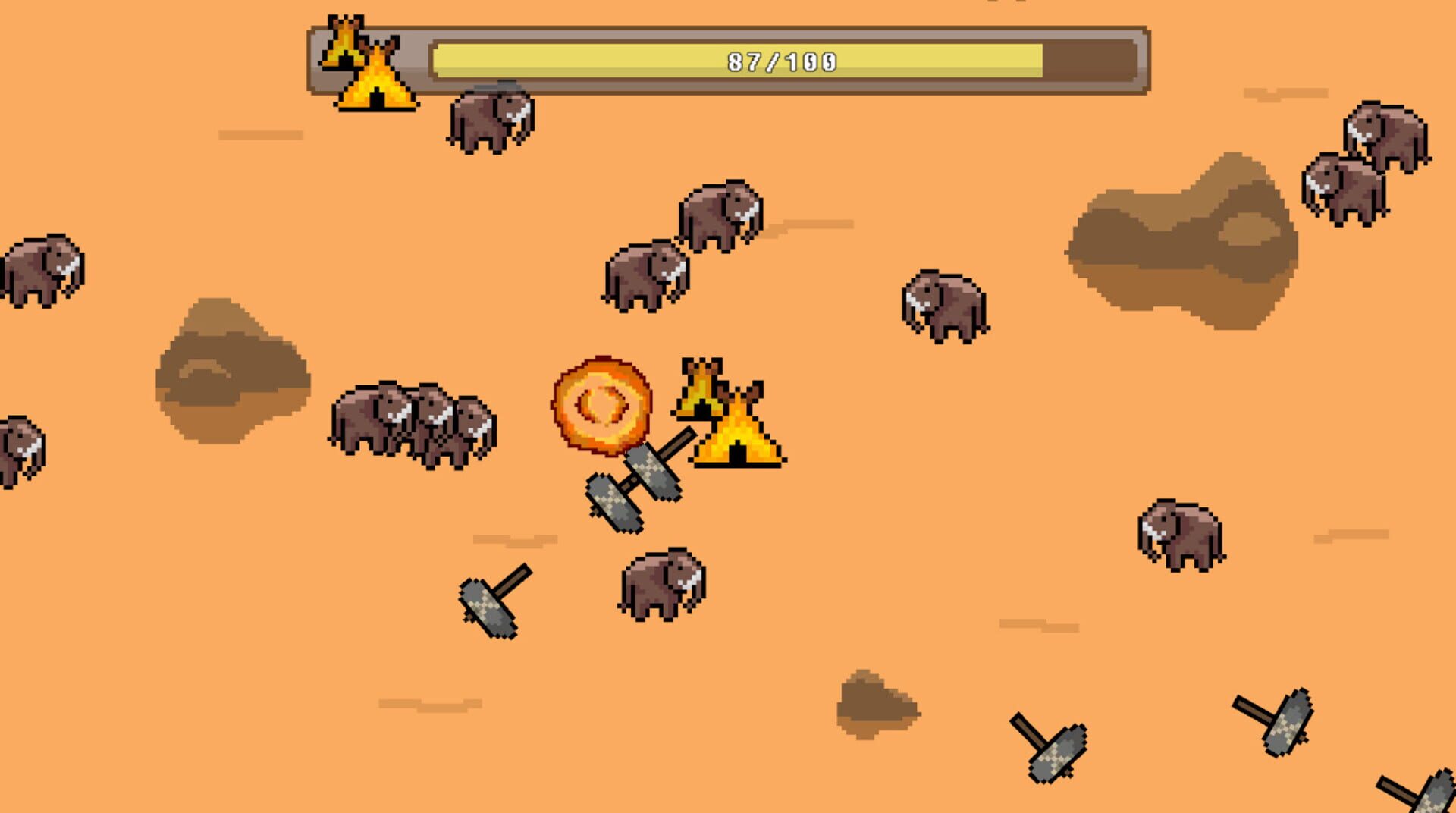Screen dimensions: 1456x813
Task: Click the giraffe above the center tent
Action: (701, 387)
